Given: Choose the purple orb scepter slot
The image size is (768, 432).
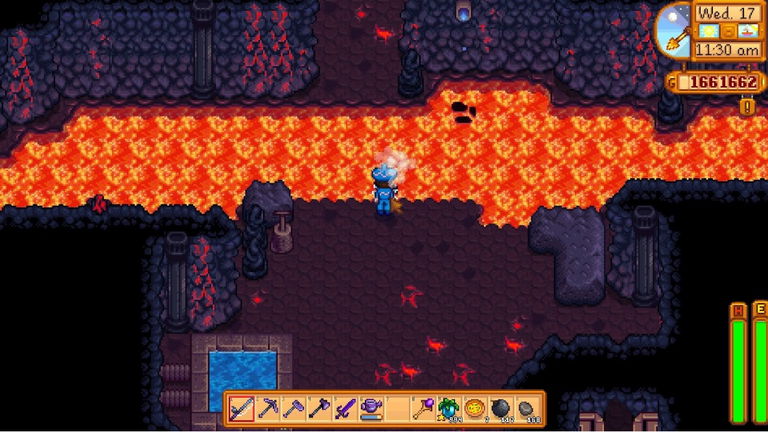Looking at the screenshot, I should 423,408.
